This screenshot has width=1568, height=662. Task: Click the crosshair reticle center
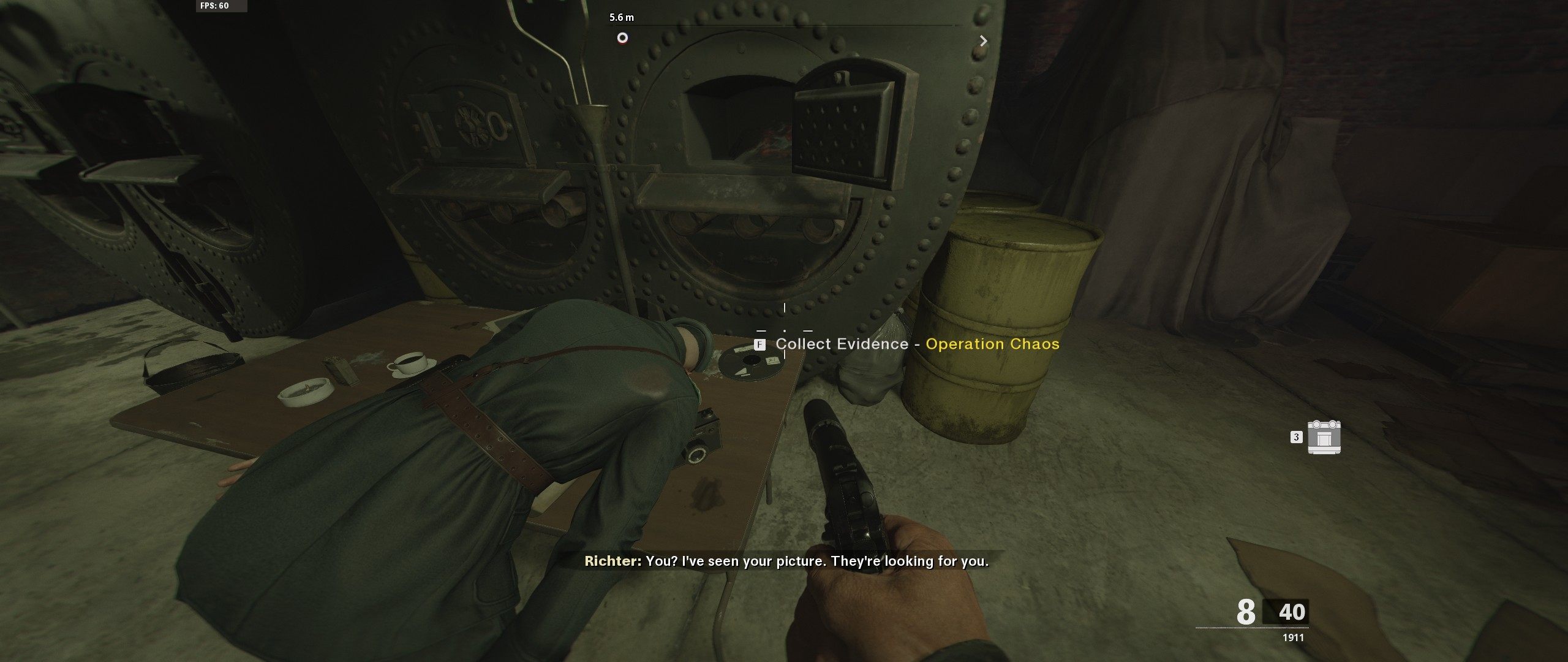pyautogui.click(x=786, y=331)
